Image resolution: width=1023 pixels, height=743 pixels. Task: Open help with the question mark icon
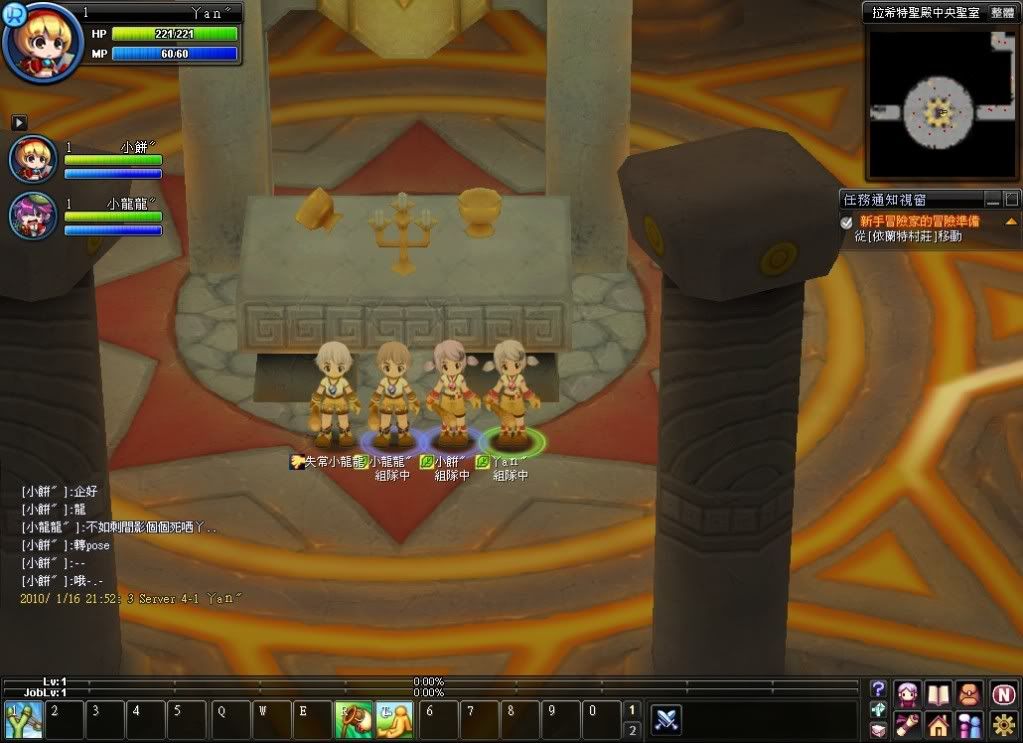pyautogui.click(x=878, y=689)
